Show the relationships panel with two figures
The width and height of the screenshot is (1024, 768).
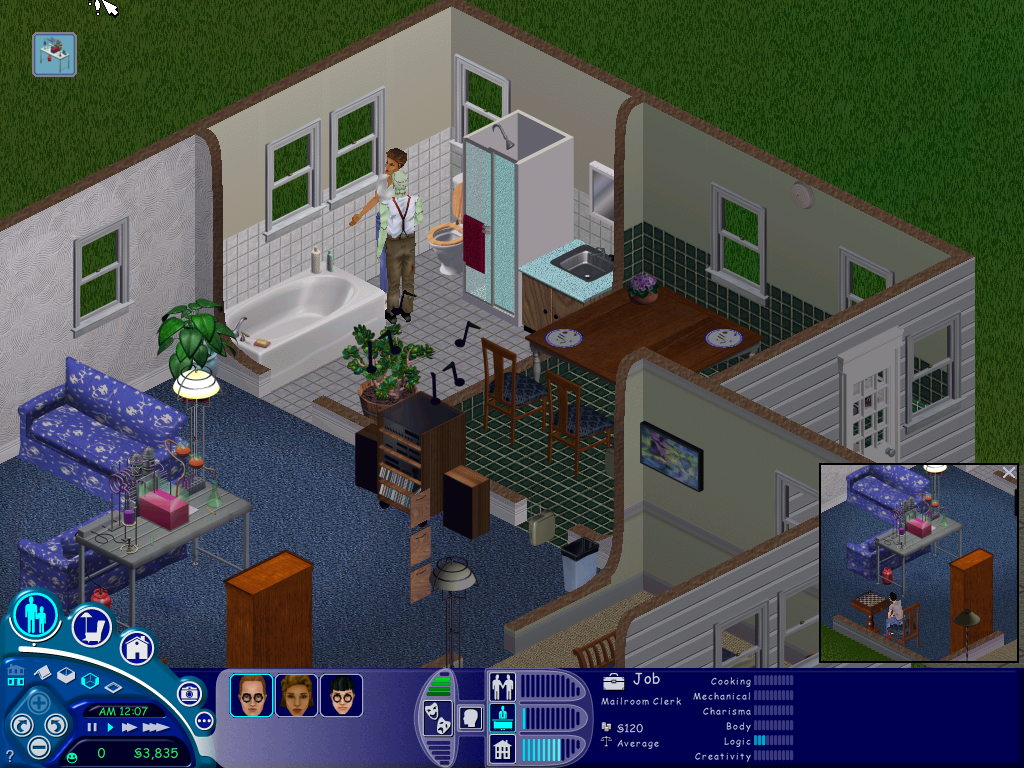coord(501,686)
